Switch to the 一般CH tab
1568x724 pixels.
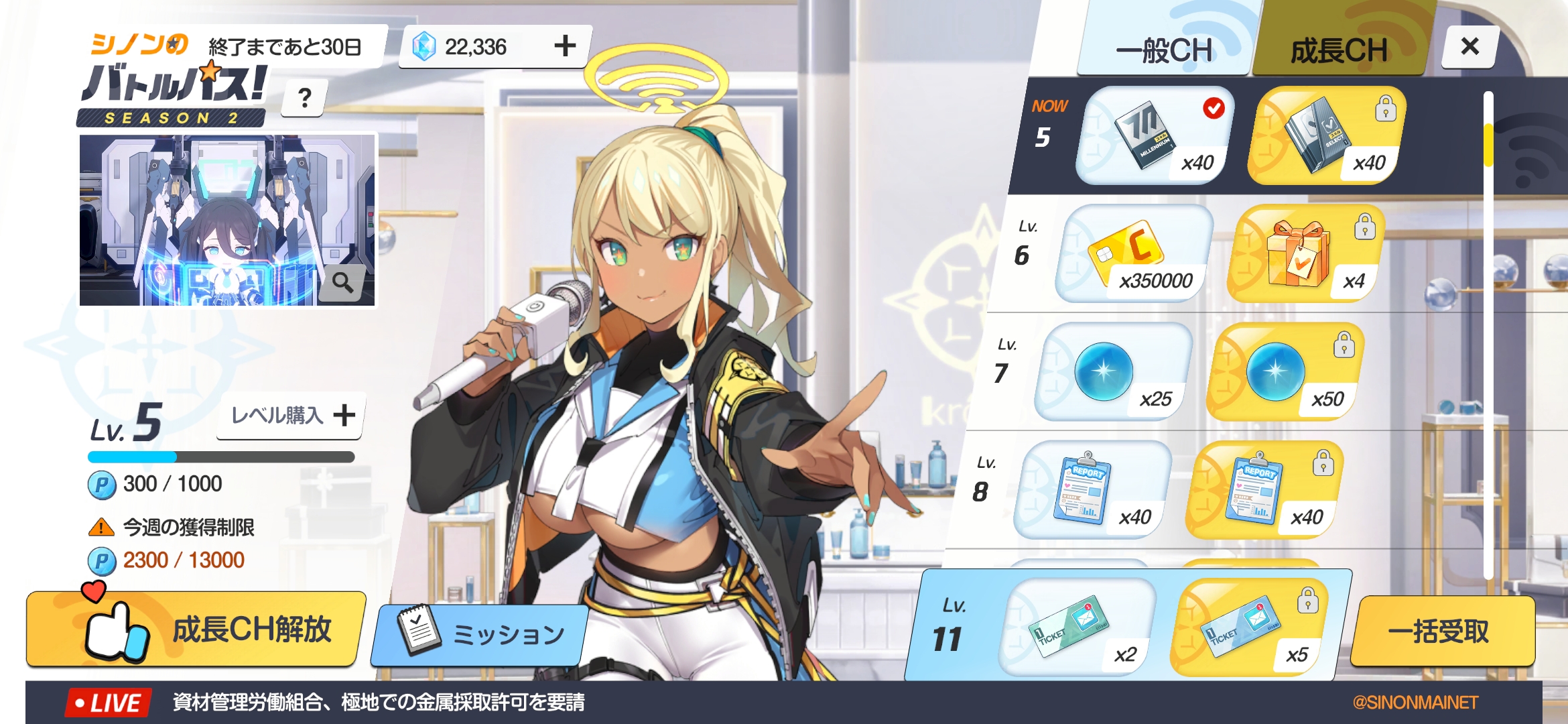(x=1165, y=50)
